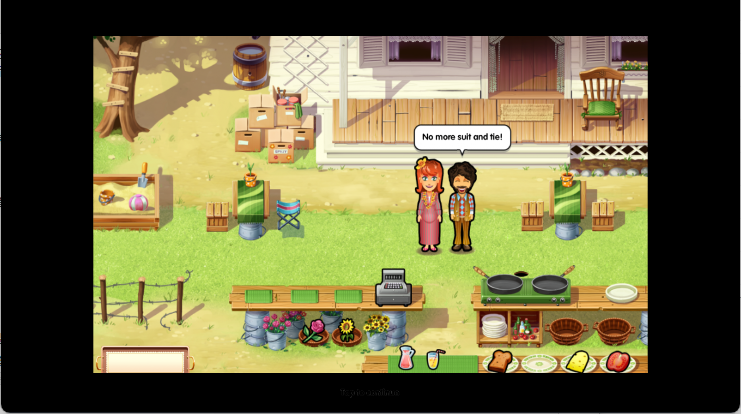Click the cash register on the counter
Screen dimensions: 741x414
click(392, 287)
